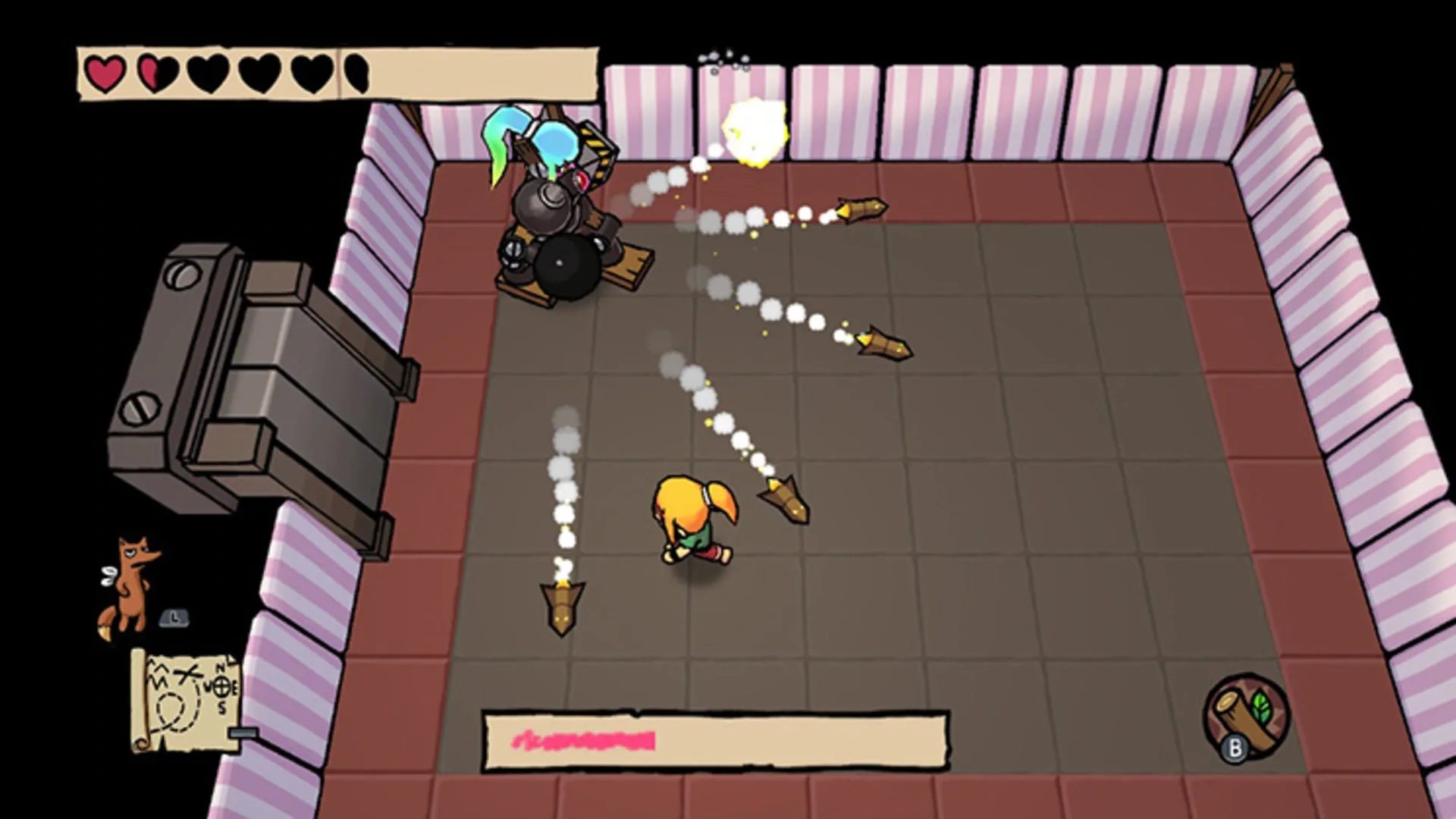
Task: Click the S marker on the compass
Action: pyautogui.click(x=221, y=706)
